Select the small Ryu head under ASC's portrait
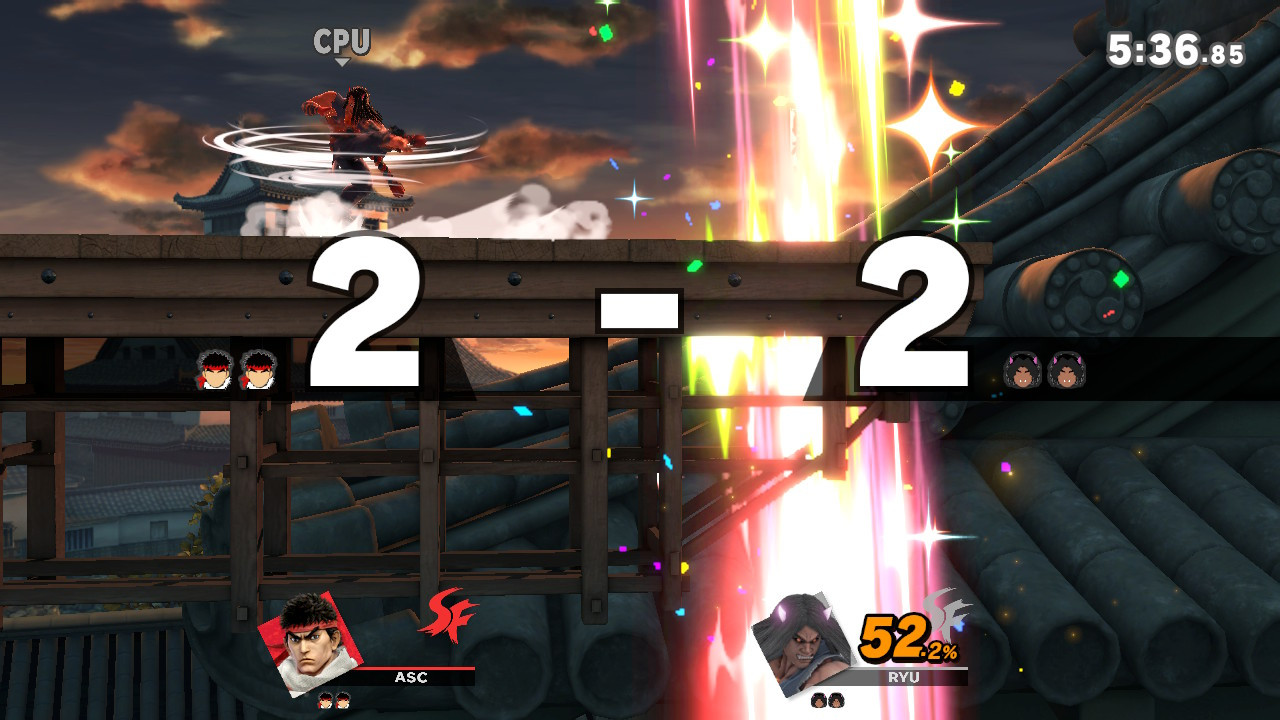 325,703
